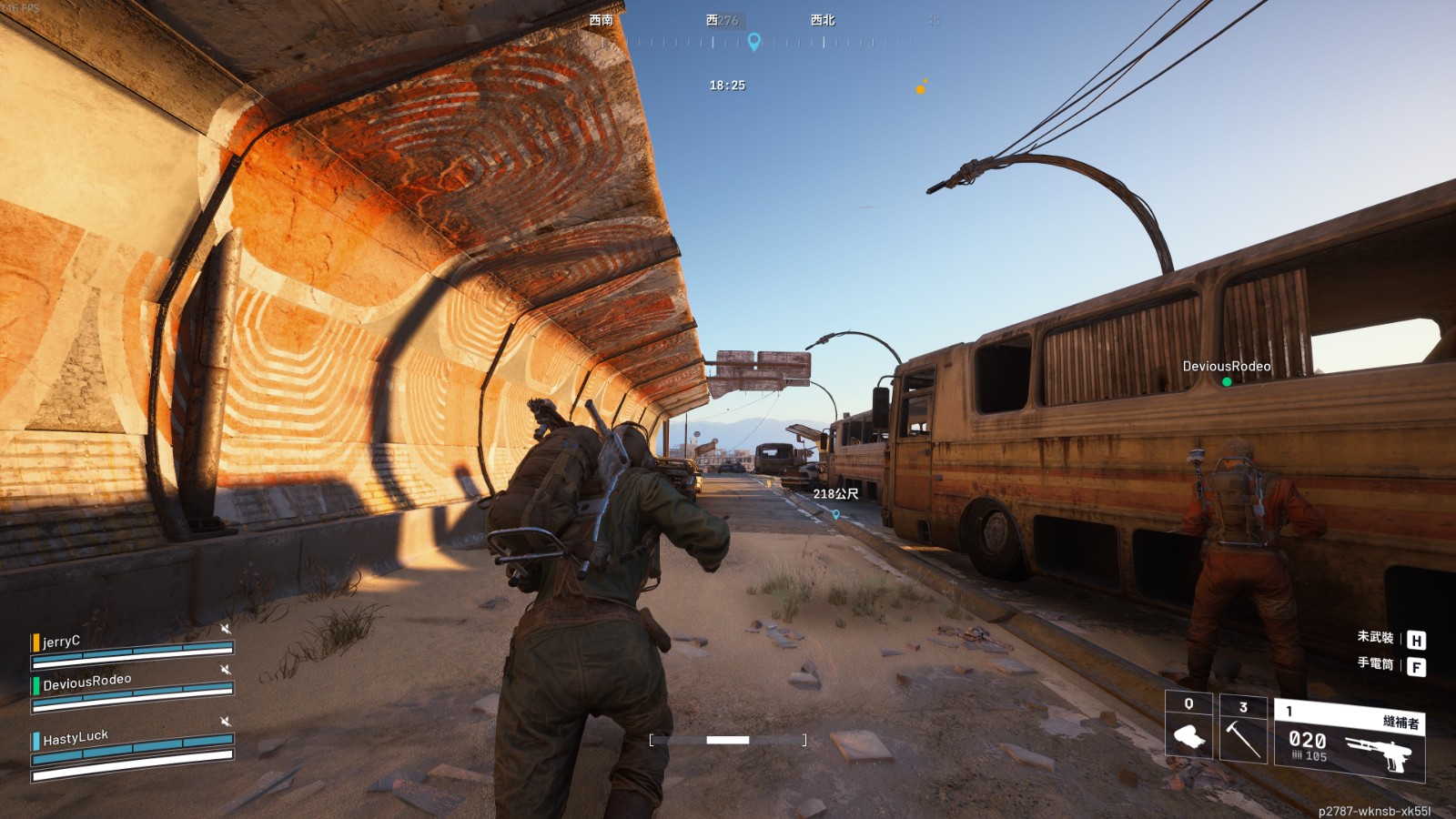The image size is (1456, 819).
Task: Toggle DeviousRodeo's muted speaker icon
Action: (x=225, y=670)
